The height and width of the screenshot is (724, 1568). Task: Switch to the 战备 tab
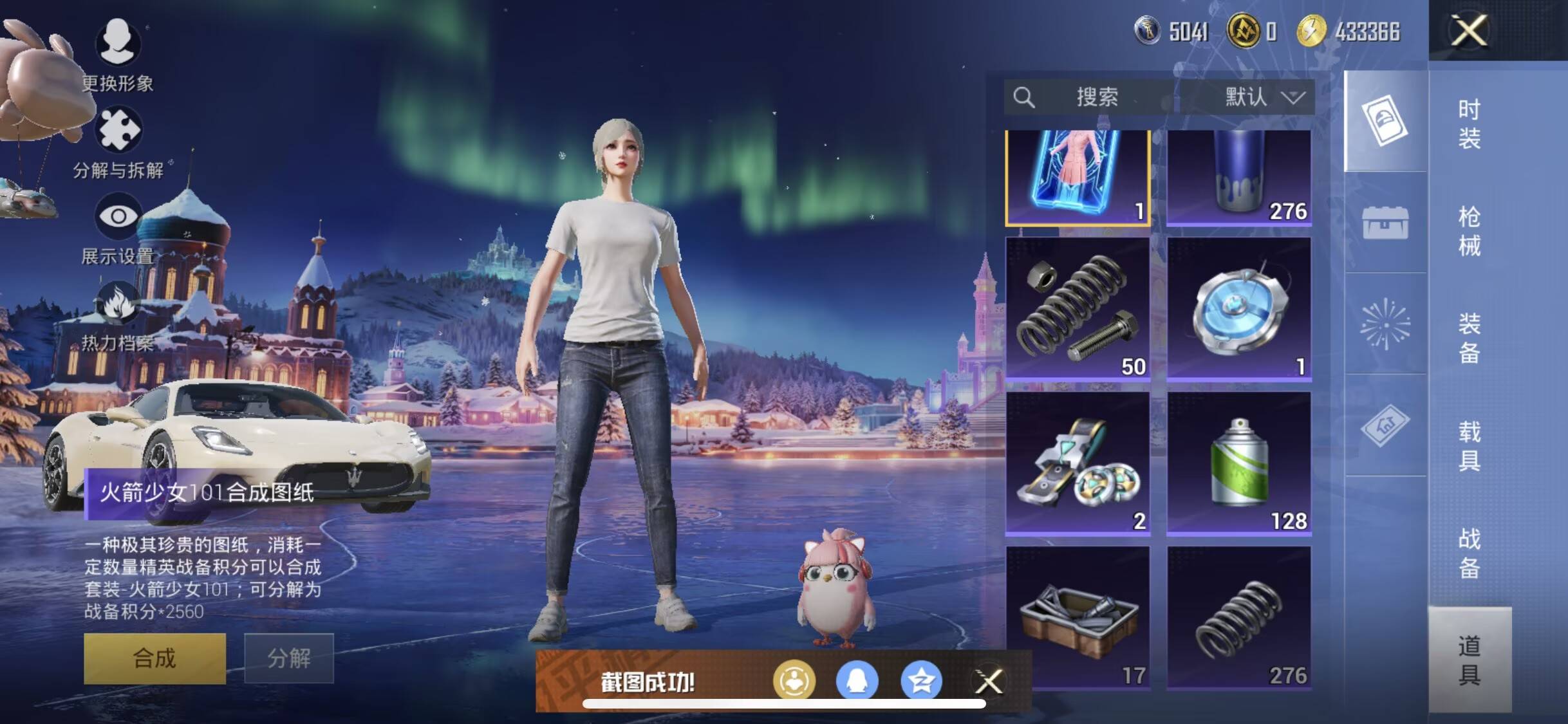pyautogui.click(x=1469, y=552)
